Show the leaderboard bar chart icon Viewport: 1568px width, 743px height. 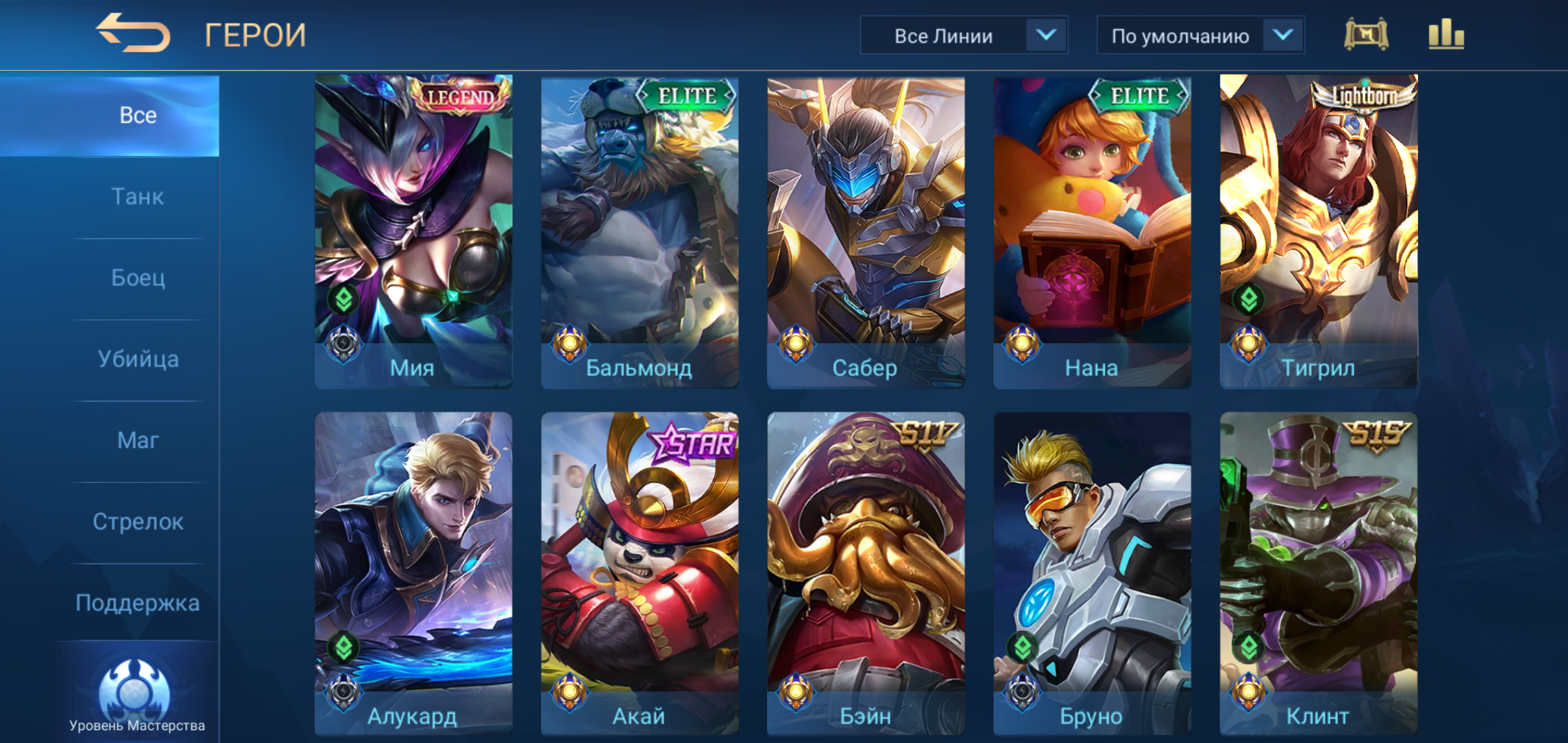pos(1446,35)
